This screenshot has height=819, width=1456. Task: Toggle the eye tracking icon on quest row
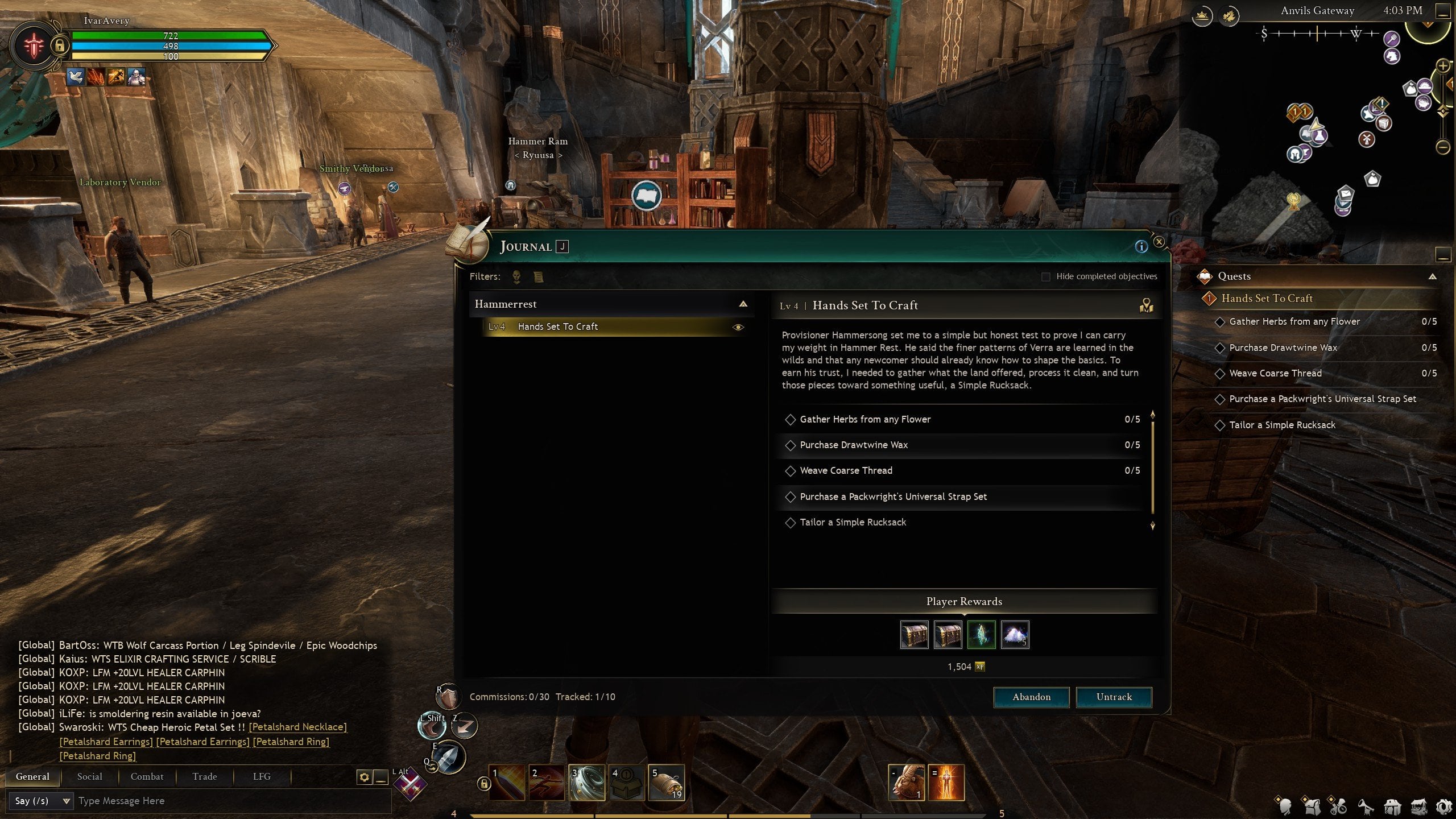(738, 327)
